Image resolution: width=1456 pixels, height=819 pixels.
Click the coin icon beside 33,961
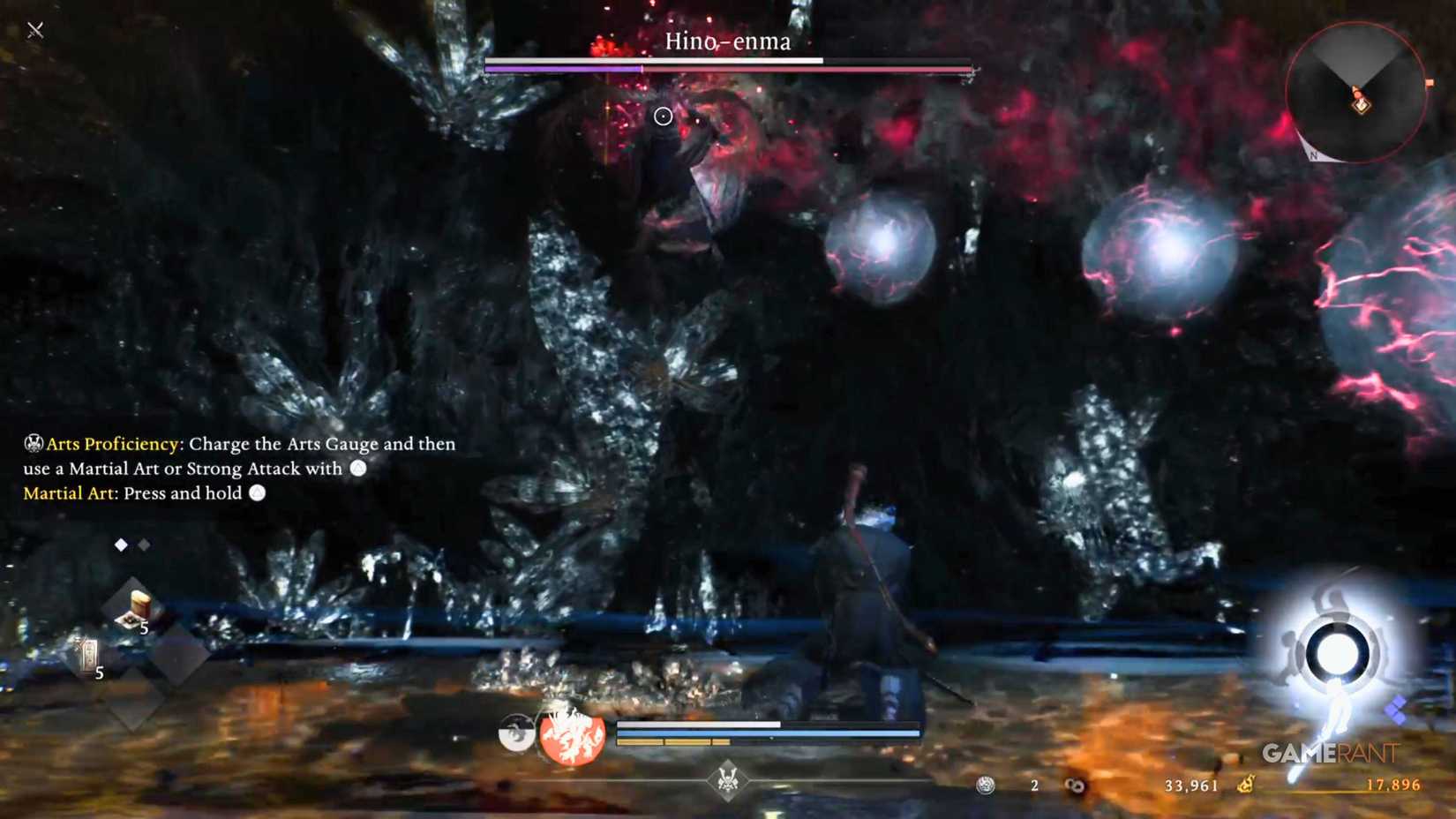1076,784
